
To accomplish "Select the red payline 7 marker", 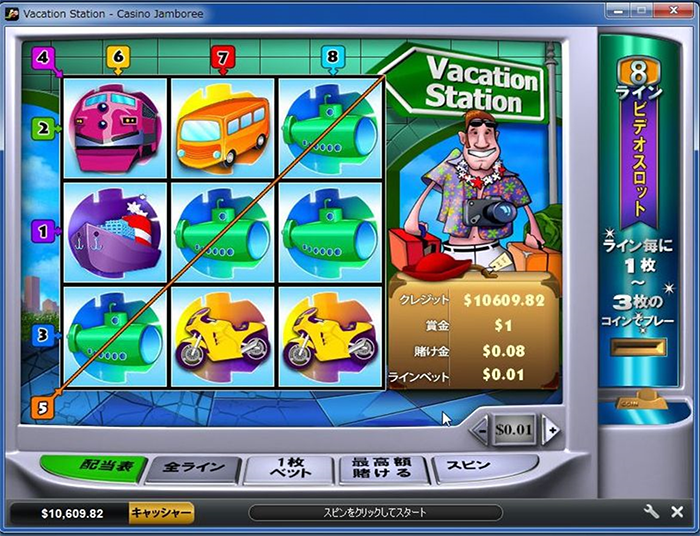I will (223, 57).
